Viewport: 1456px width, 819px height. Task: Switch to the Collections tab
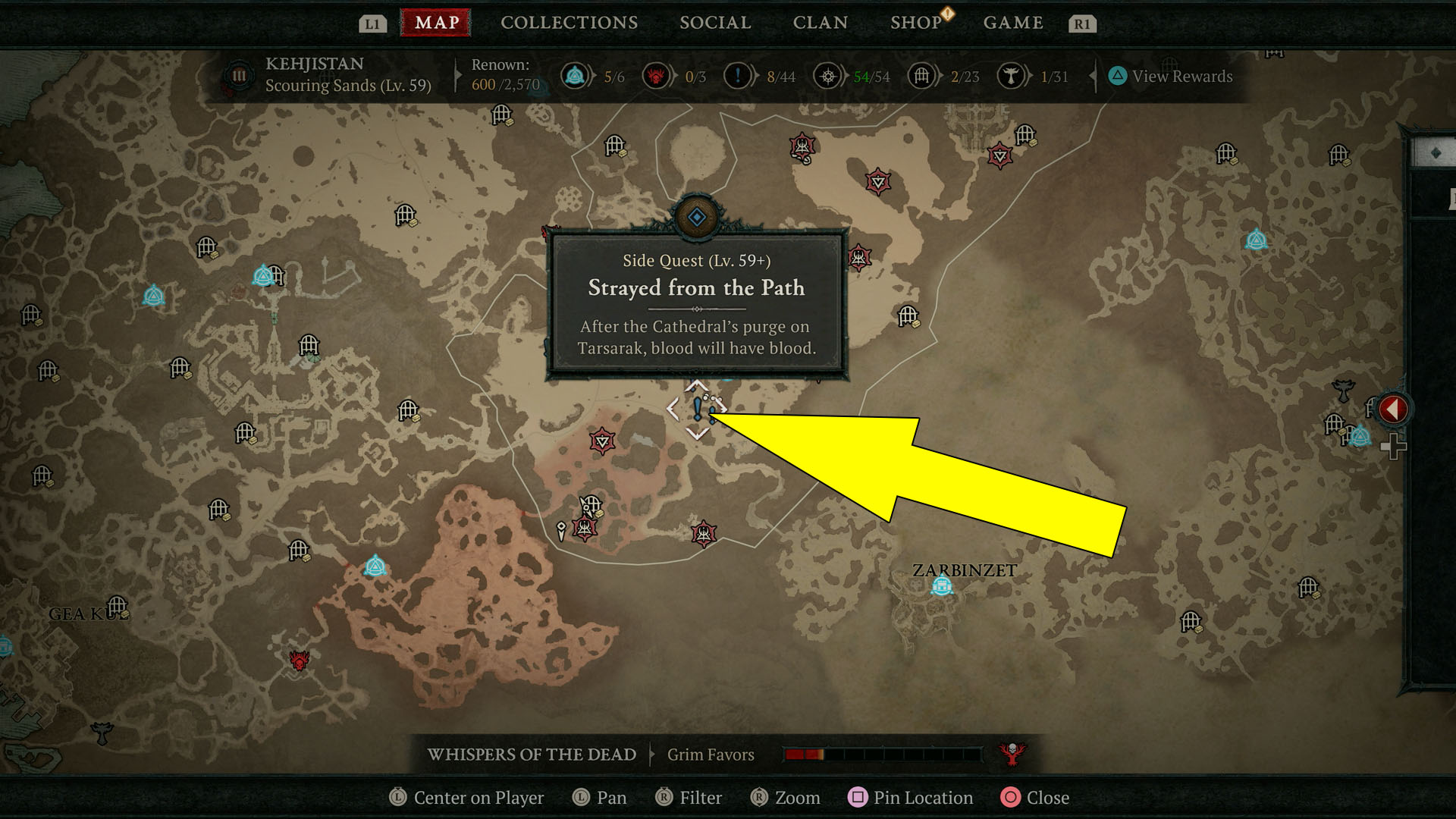[568, 22]
